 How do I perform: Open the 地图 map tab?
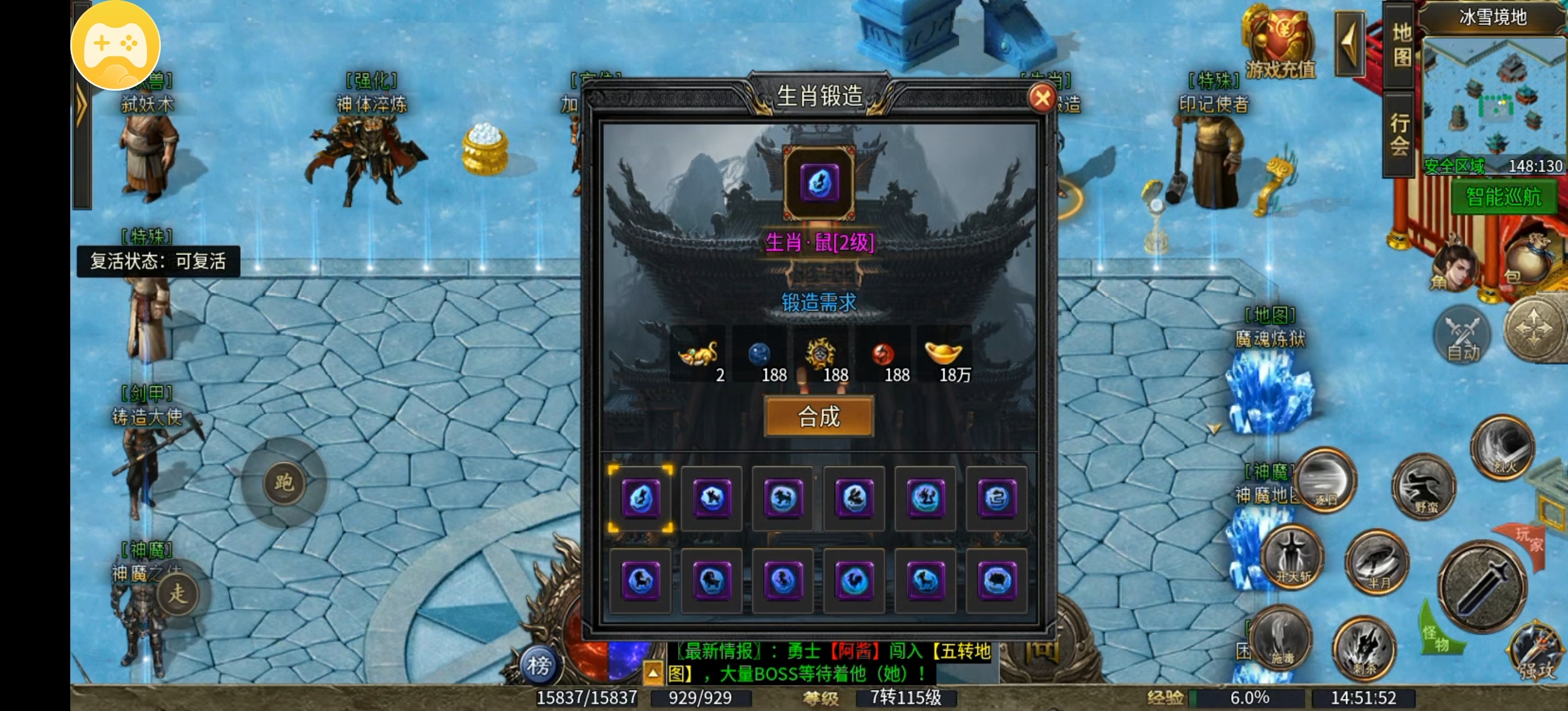(x=1401, y=46)
